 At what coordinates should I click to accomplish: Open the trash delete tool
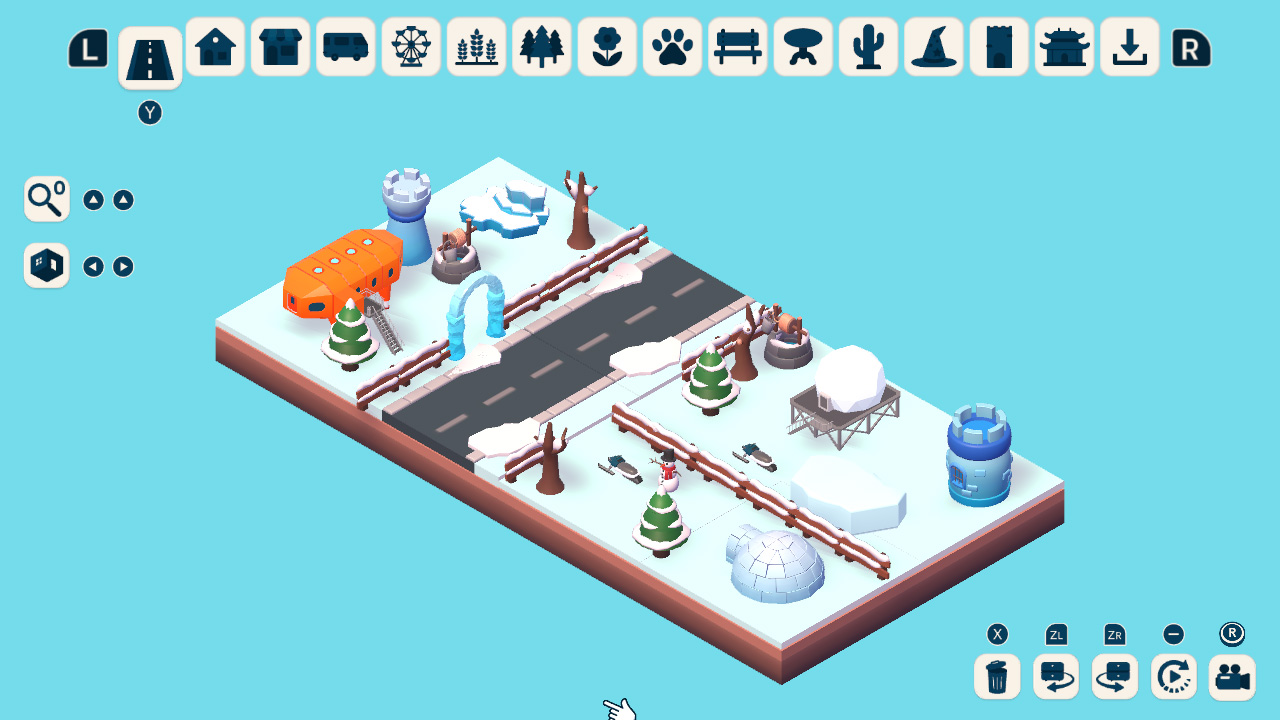pos(994,677)
